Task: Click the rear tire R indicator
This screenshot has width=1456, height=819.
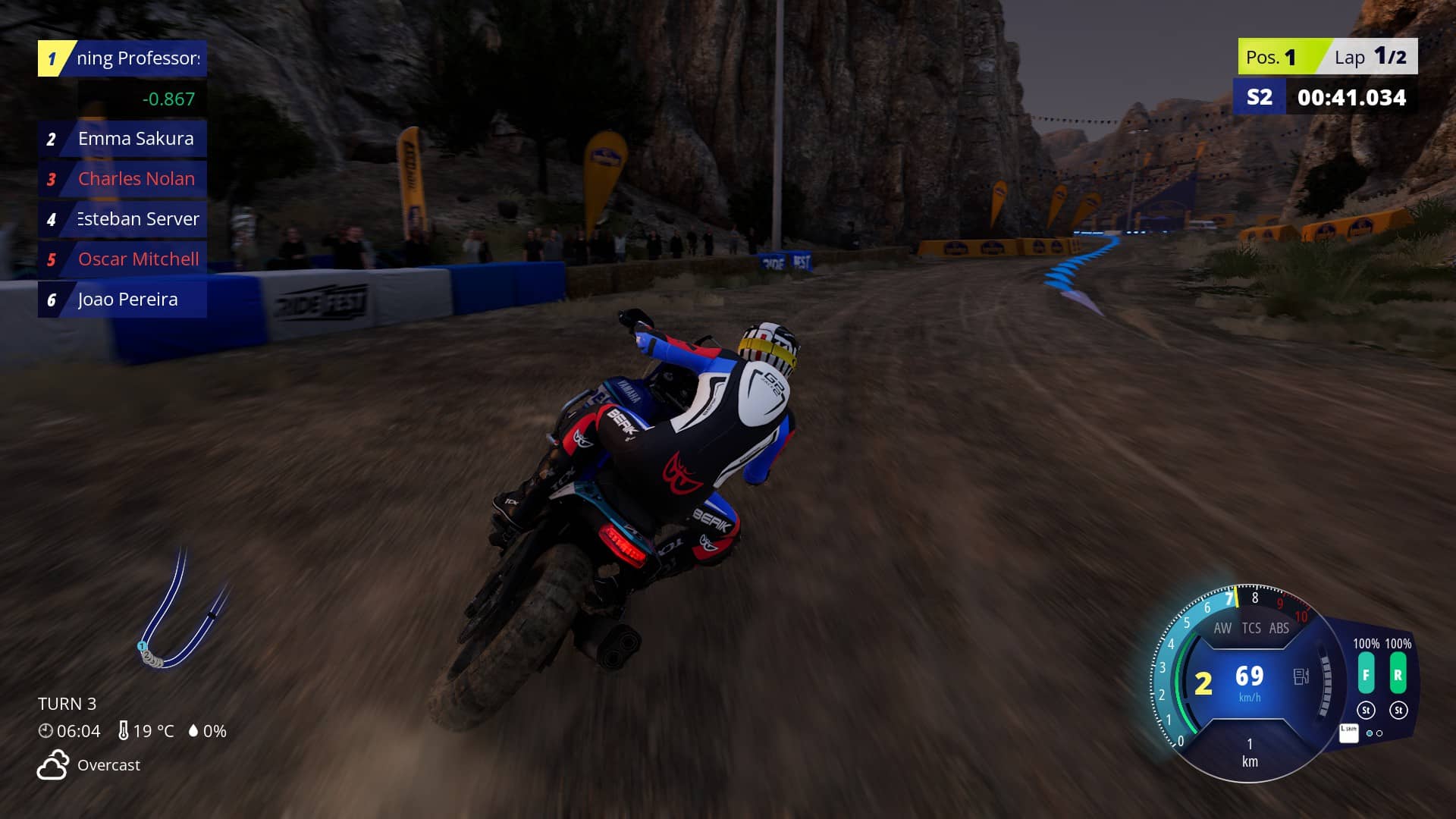Action: coord(1398,675)
